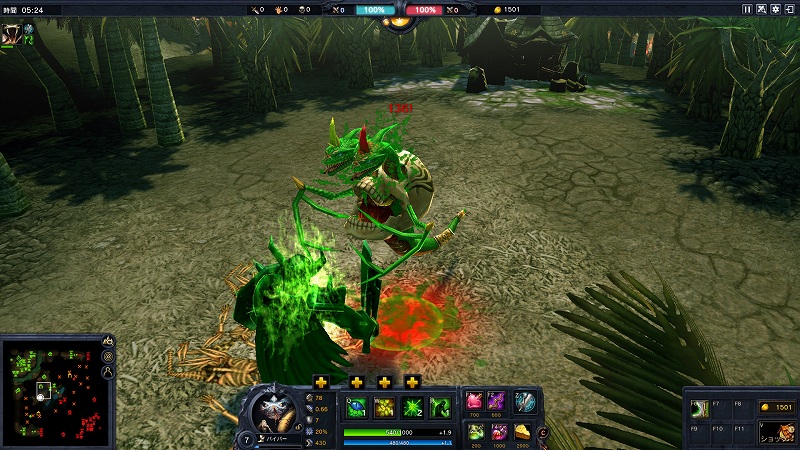The height and width of the screenshot is (450, 800).
Task: Select the green crescent item in slot F6
Action: point(700,408)
